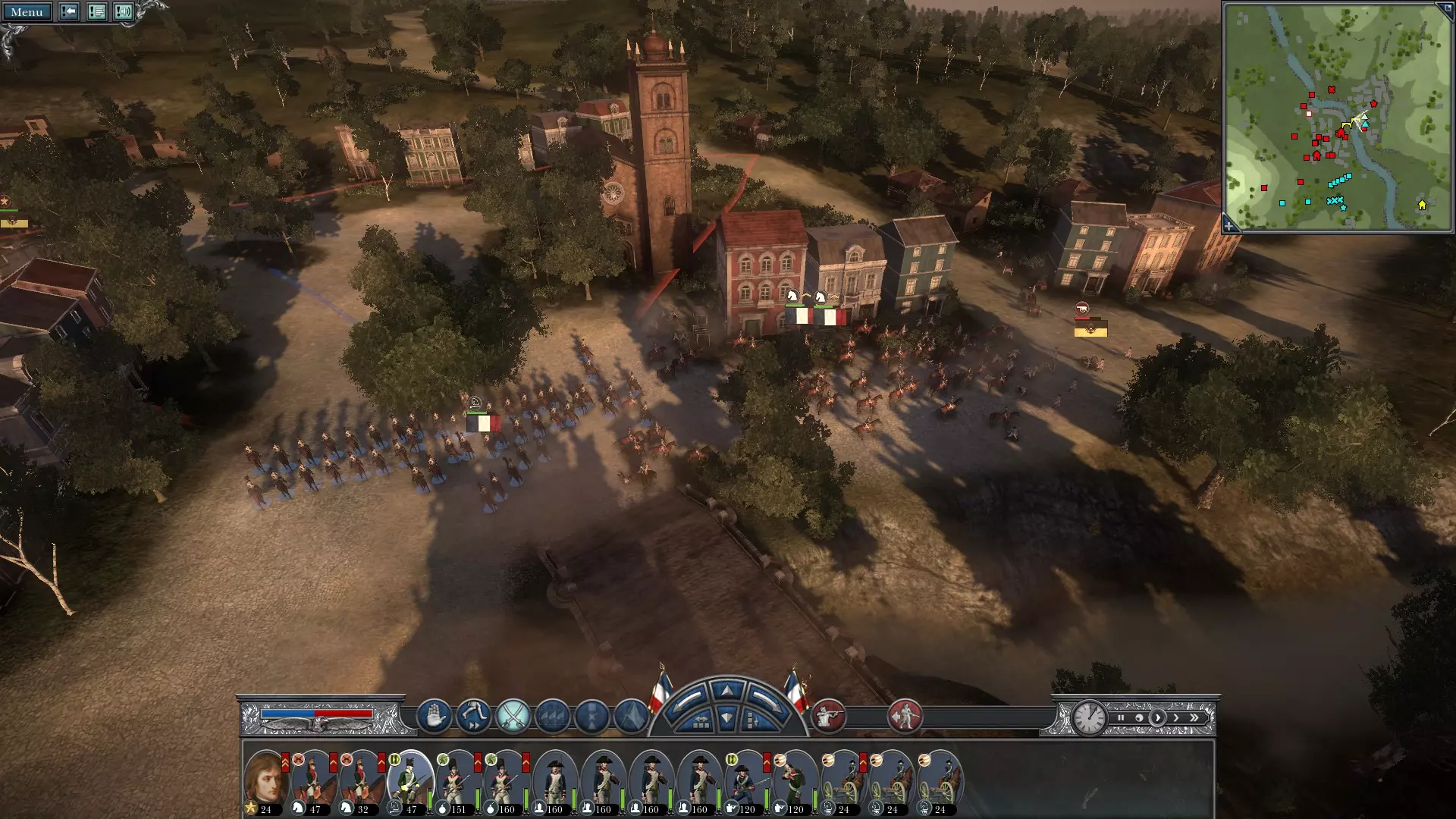Zoom in the minimap with plus button
This screenshot has width=1456, height=819.
[1229, 225]
